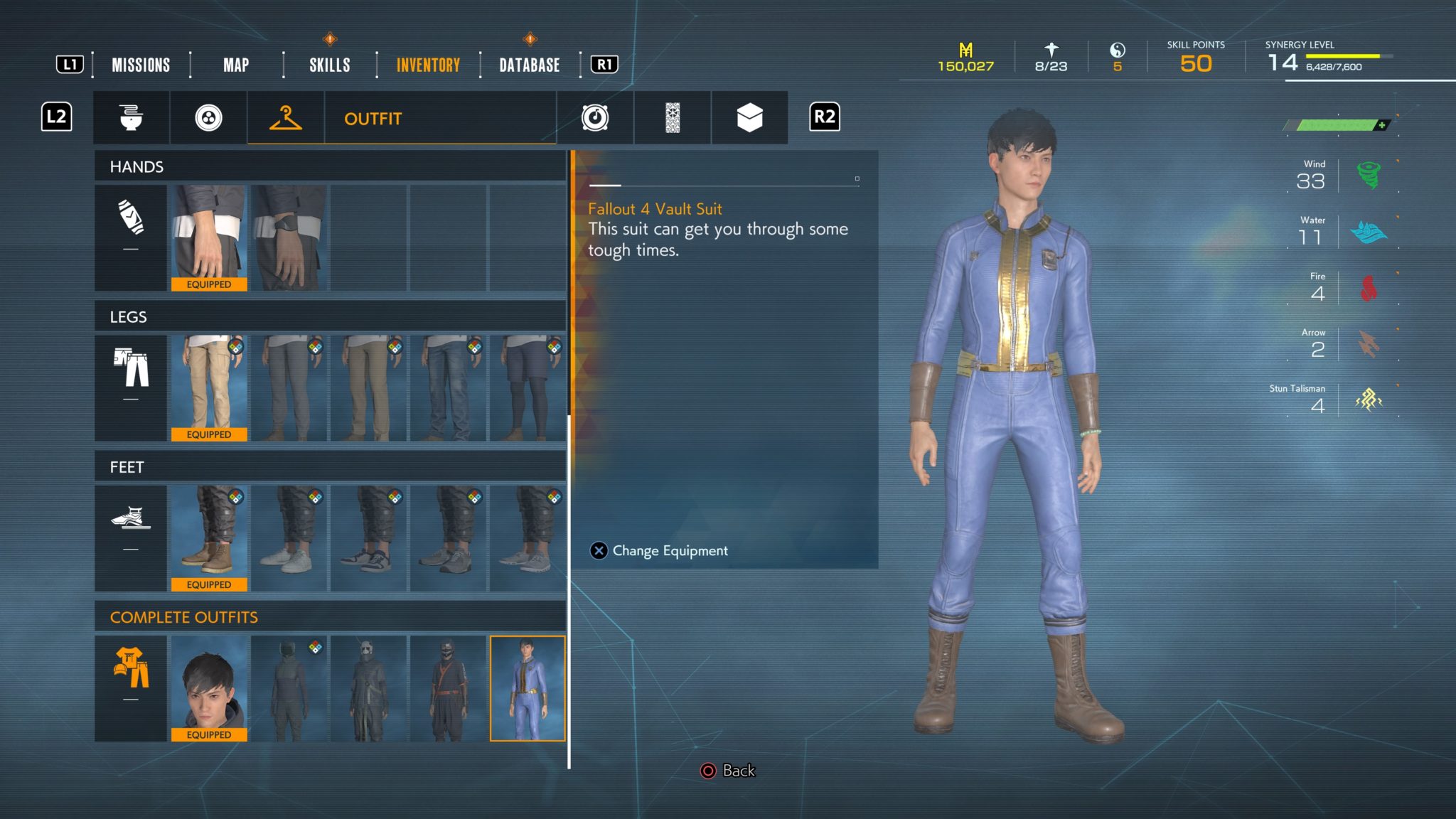Collapse the Legs section header
Screen dimensions: 1456x819
pyautogui.click(x=128, y=317)
